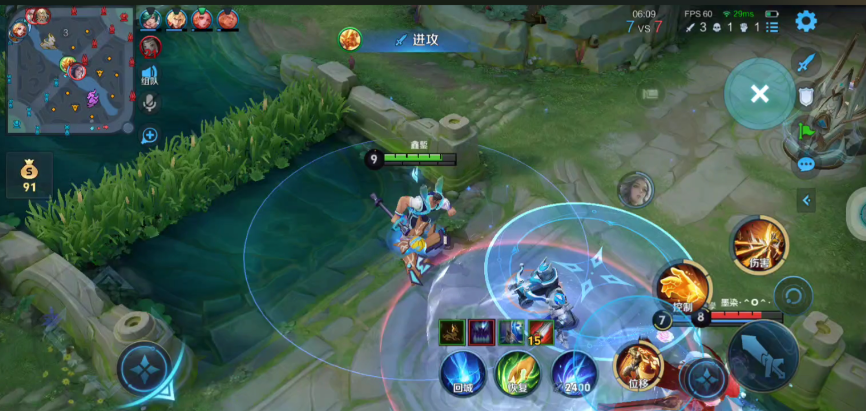Viewport: 866px width, 411px height.
Task: Open the scoreboard list icon
Action: [650, 93]
